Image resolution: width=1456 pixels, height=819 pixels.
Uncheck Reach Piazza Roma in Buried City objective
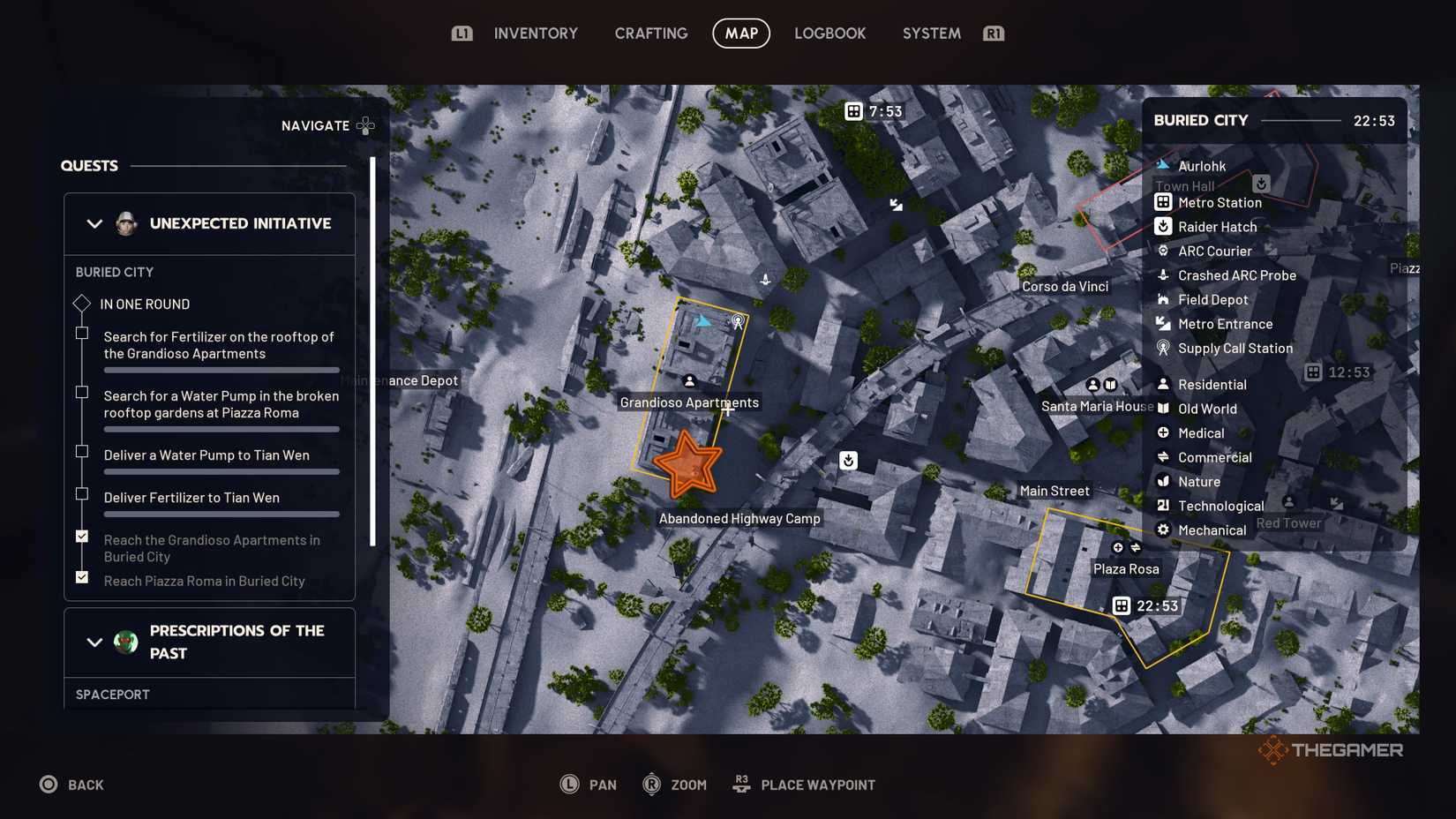pyautogui.click(x=82, y=577)
